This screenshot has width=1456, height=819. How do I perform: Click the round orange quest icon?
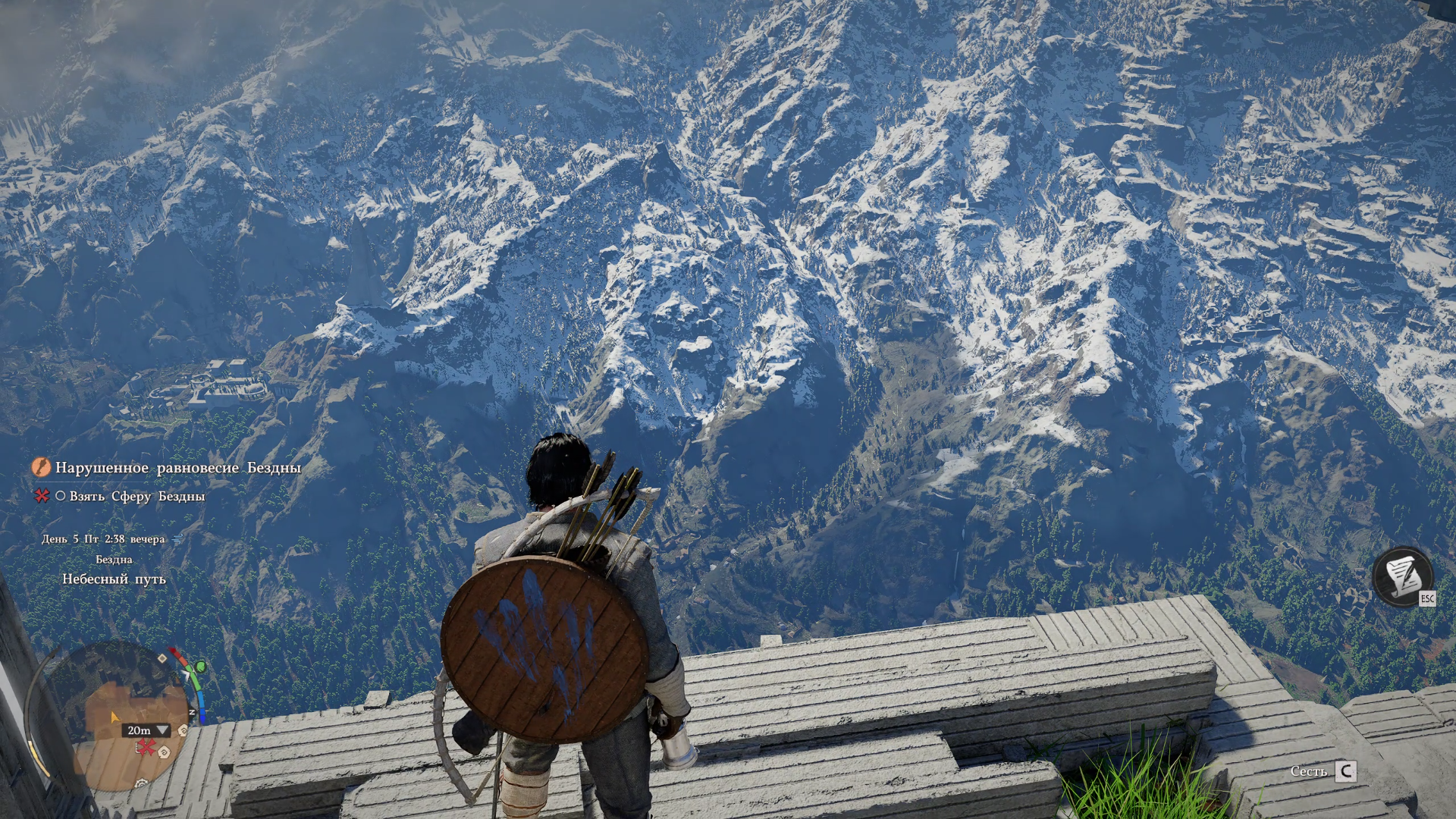click(x=40, y=467)
